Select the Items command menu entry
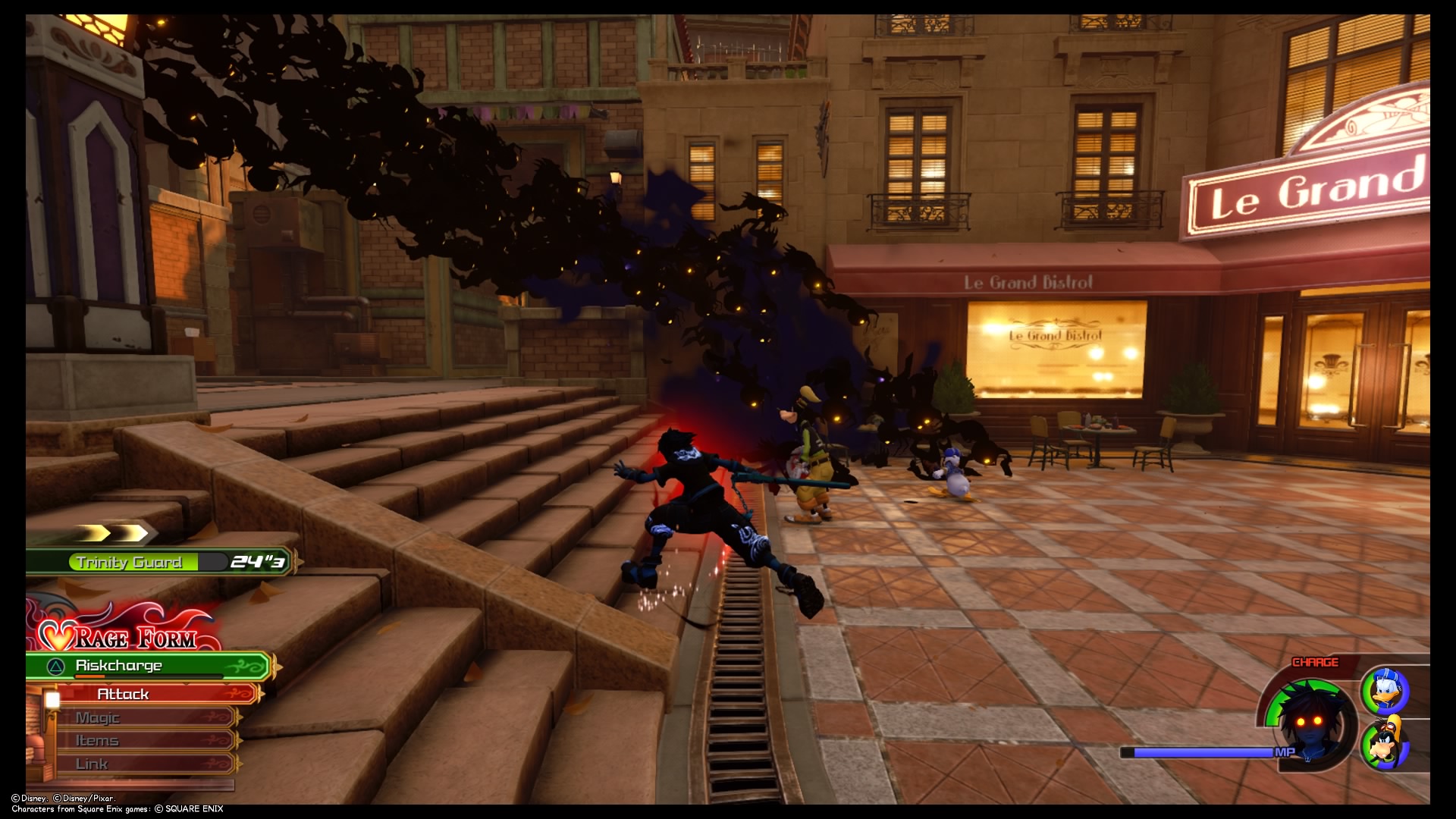The width and height of the screenshot is (1456, 819). tap(99, 740)
